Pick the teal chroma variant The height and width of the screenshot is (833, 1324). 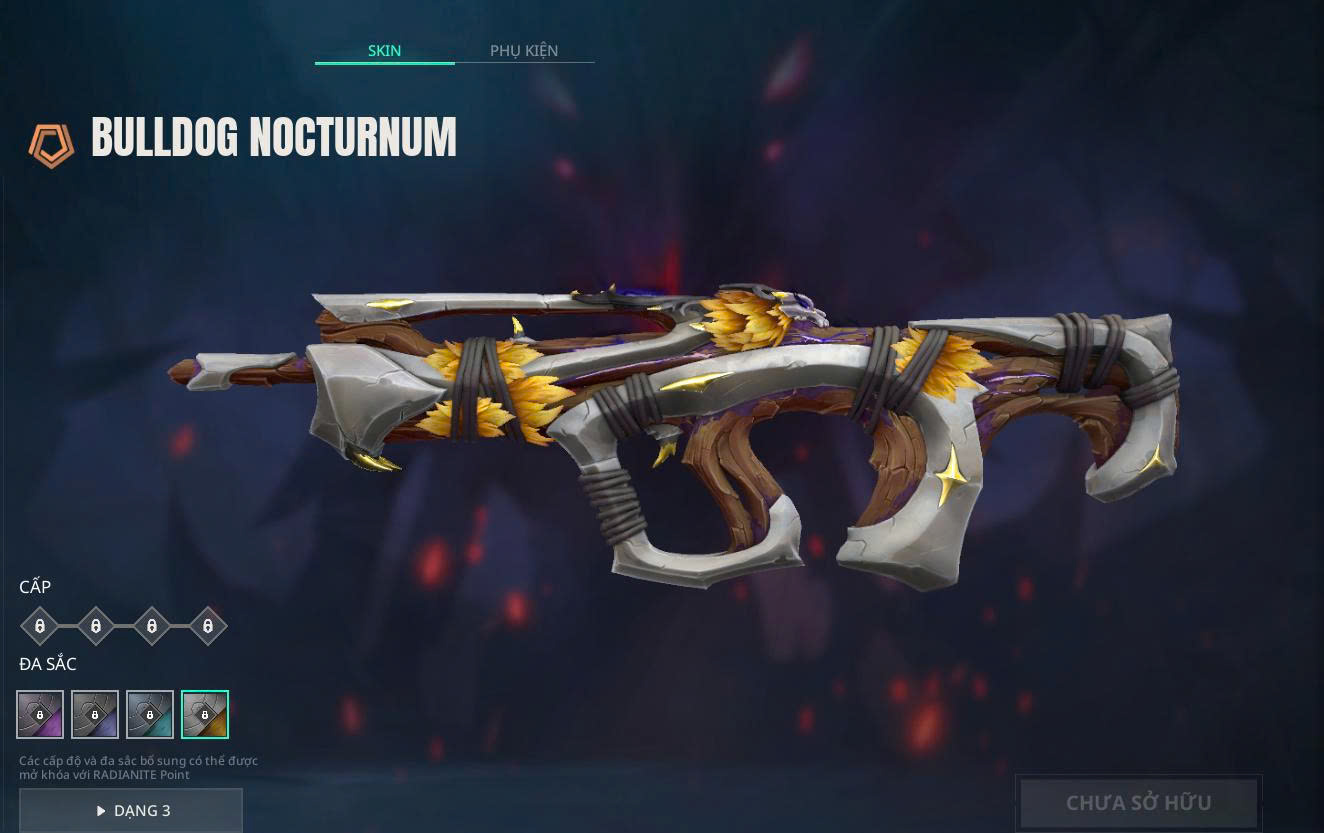click(x=150, y=715)
